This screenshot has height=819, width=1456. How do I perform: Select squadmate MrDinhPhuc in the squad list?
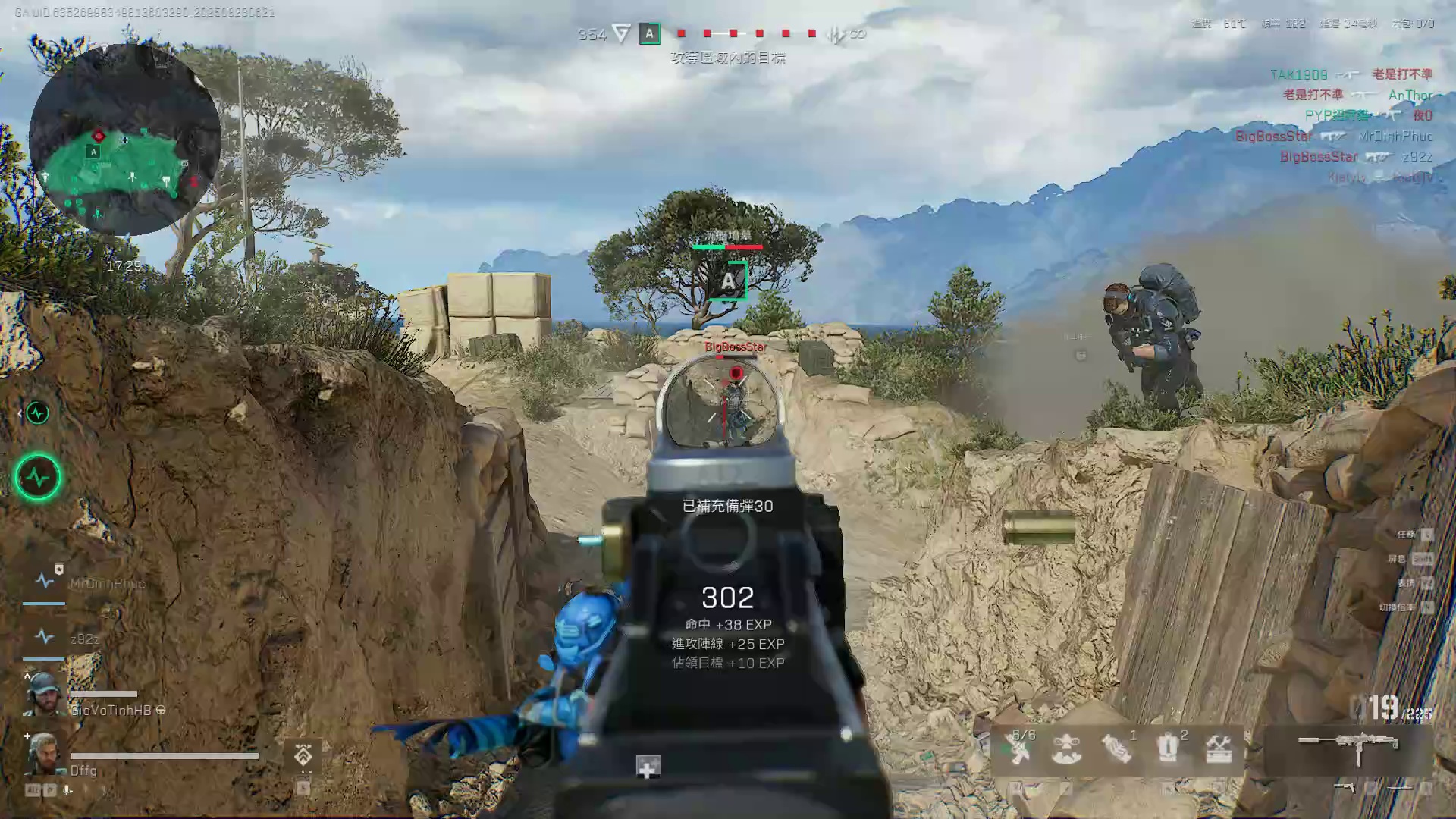pyautogui.click(x=106, y=583)
